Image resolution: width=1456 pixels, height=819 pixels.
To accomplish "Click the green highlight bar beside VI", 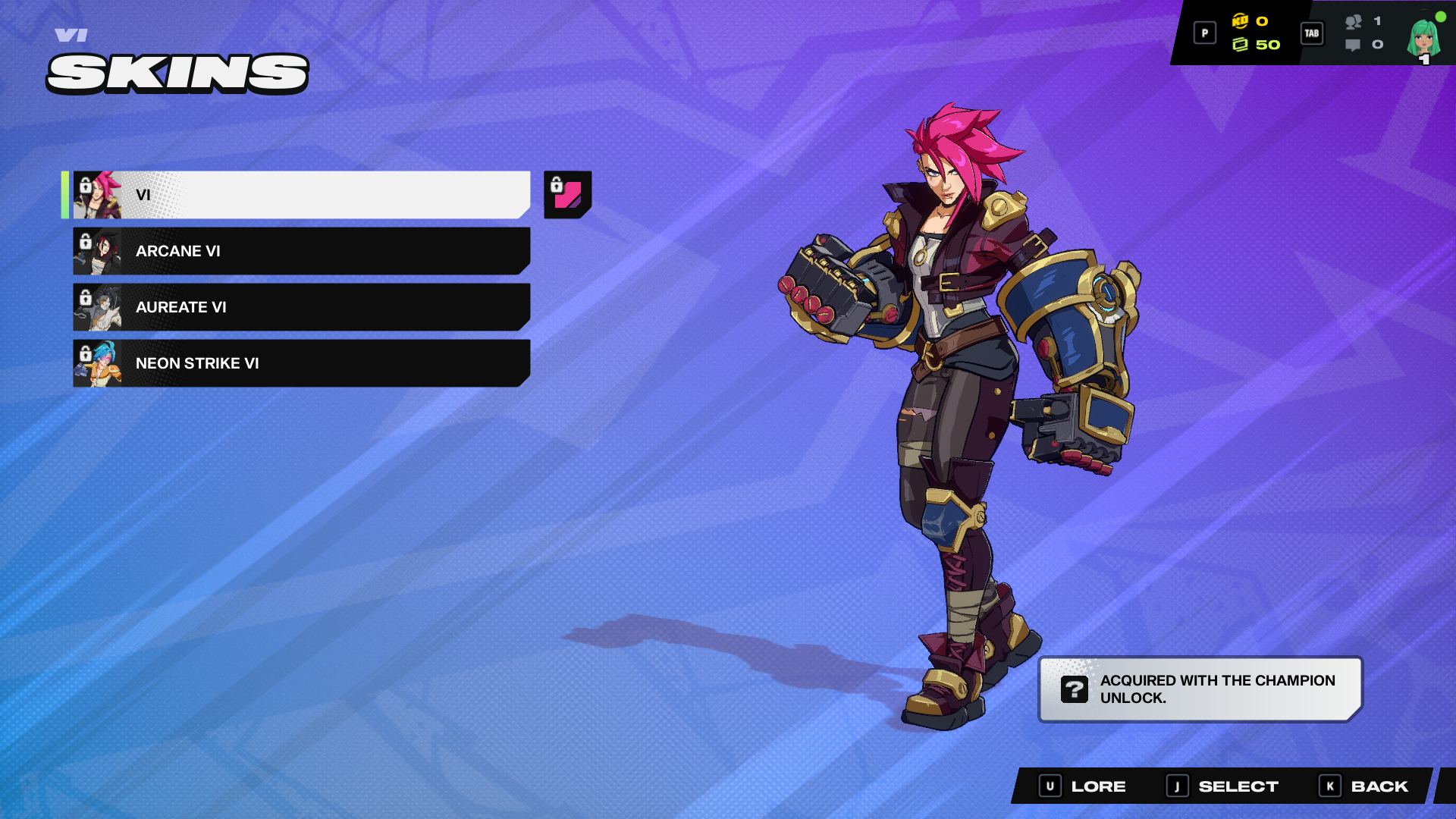I will click(x=67, y=194).
